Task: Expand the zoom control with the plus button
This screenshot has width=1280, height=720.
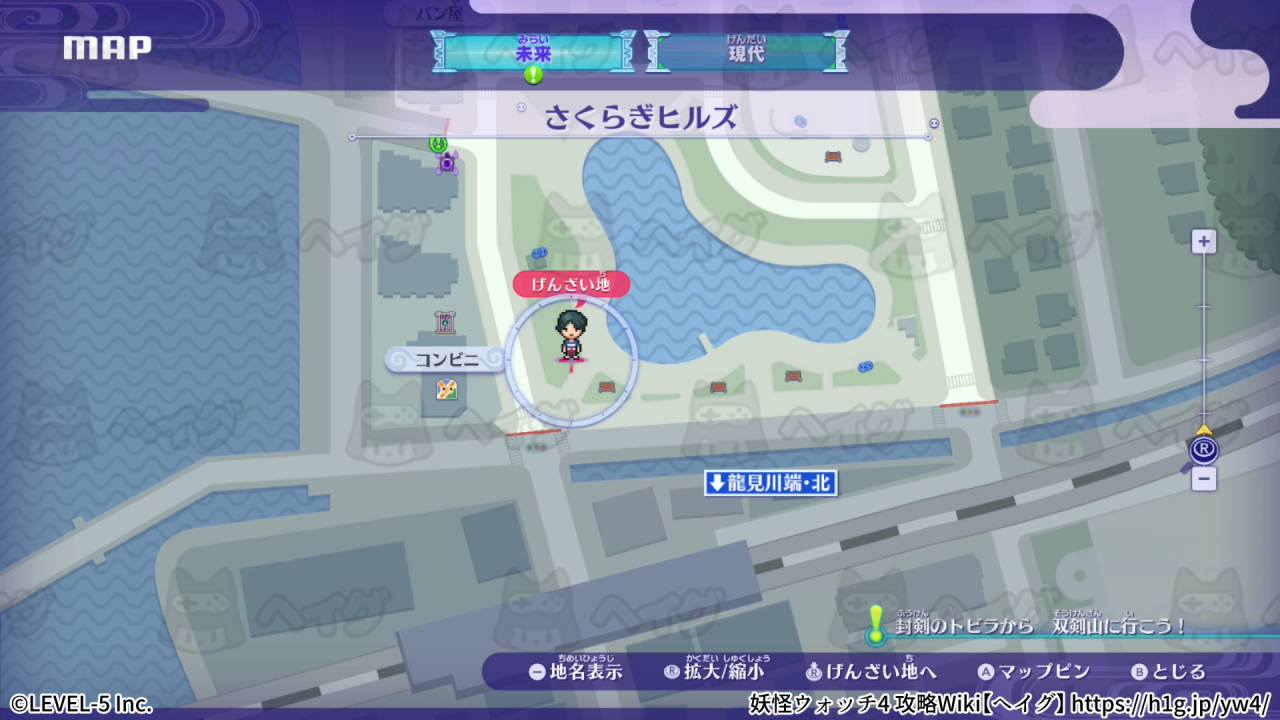Action: click(1203, 241)
